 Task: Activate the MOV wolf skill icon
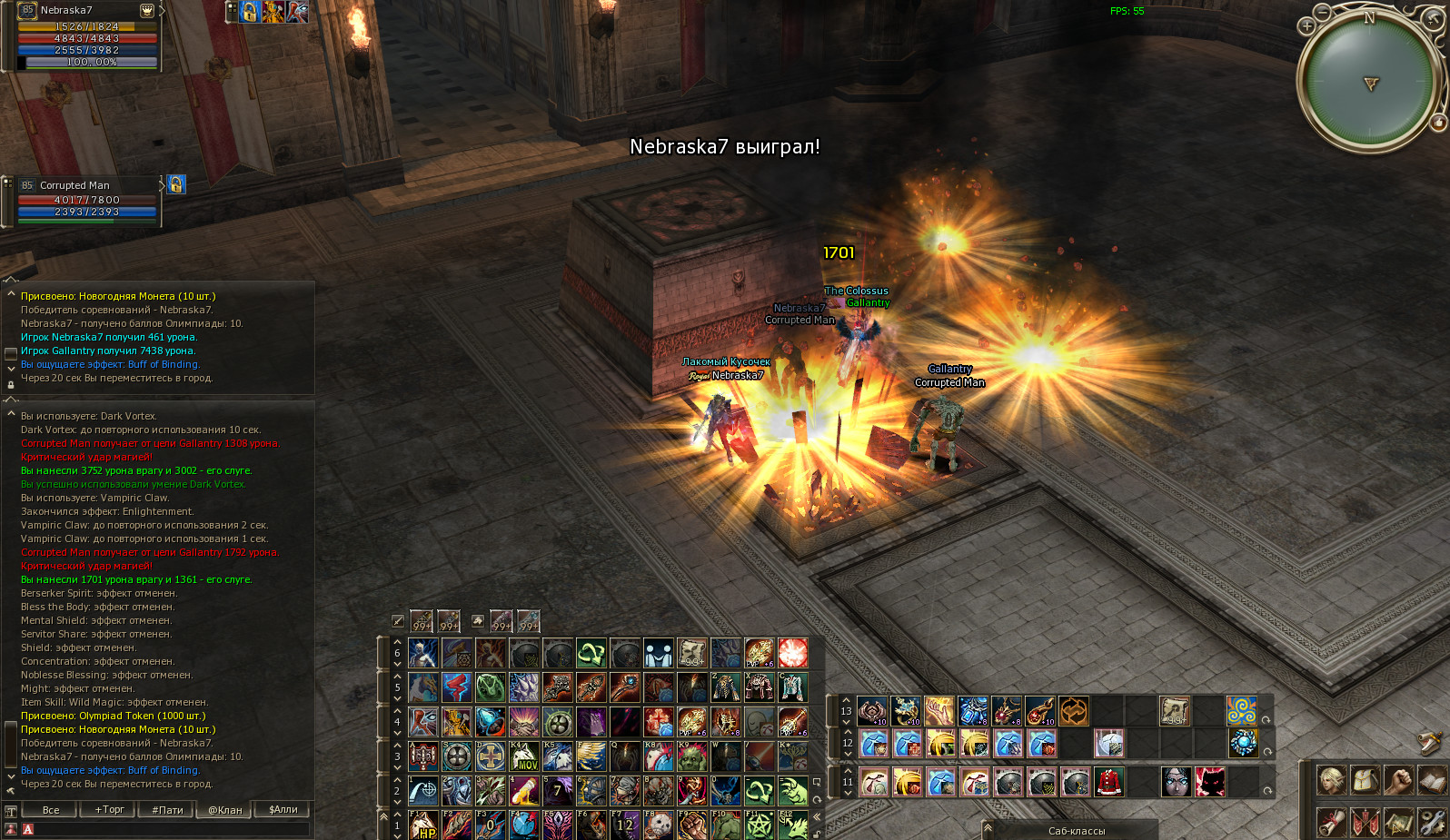click(x=524, y=756)
